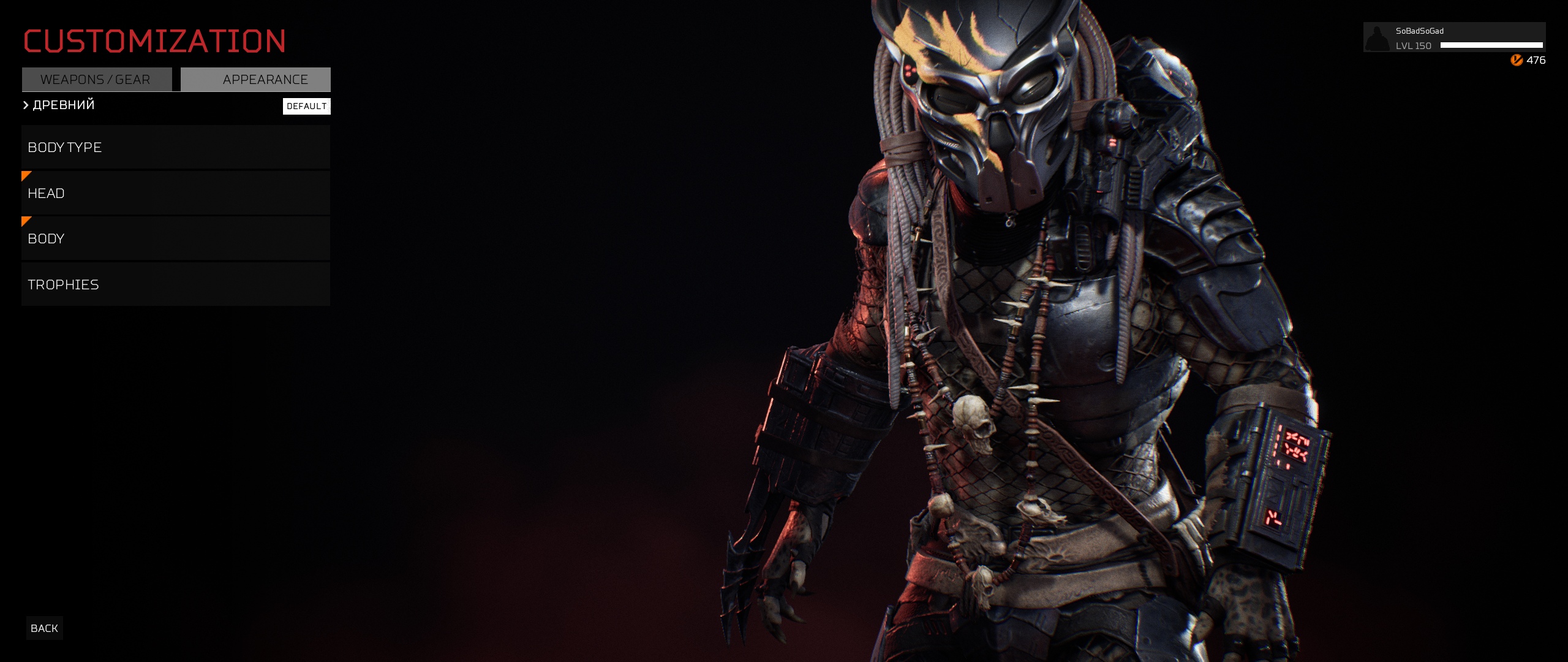The image size is (1568, 662).
Task: Open the Body Type customization option
Action: pos(176,147)
